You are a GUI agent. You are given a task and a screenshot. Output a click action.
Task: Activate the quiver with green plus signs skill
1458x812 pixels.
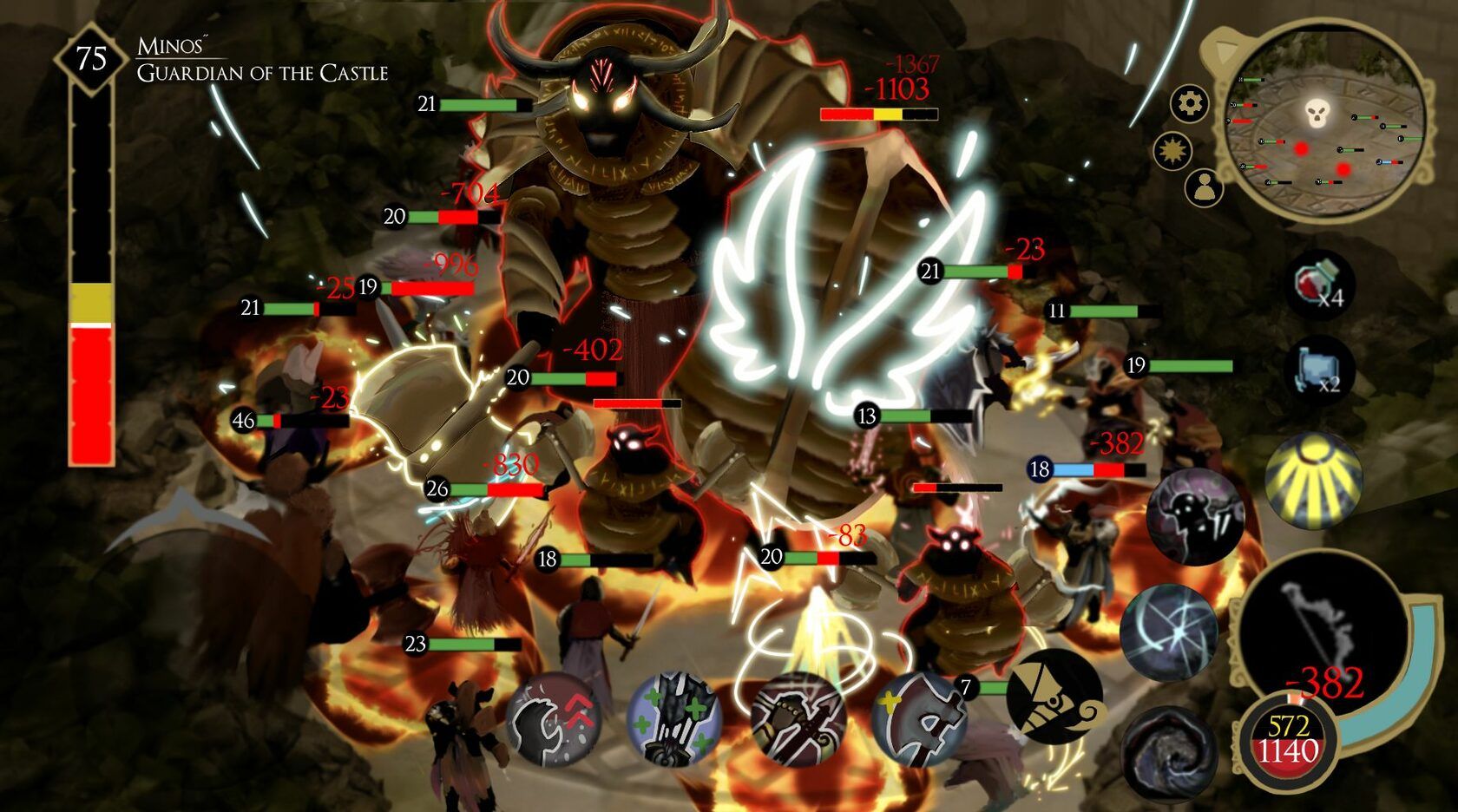click(674, 719)
